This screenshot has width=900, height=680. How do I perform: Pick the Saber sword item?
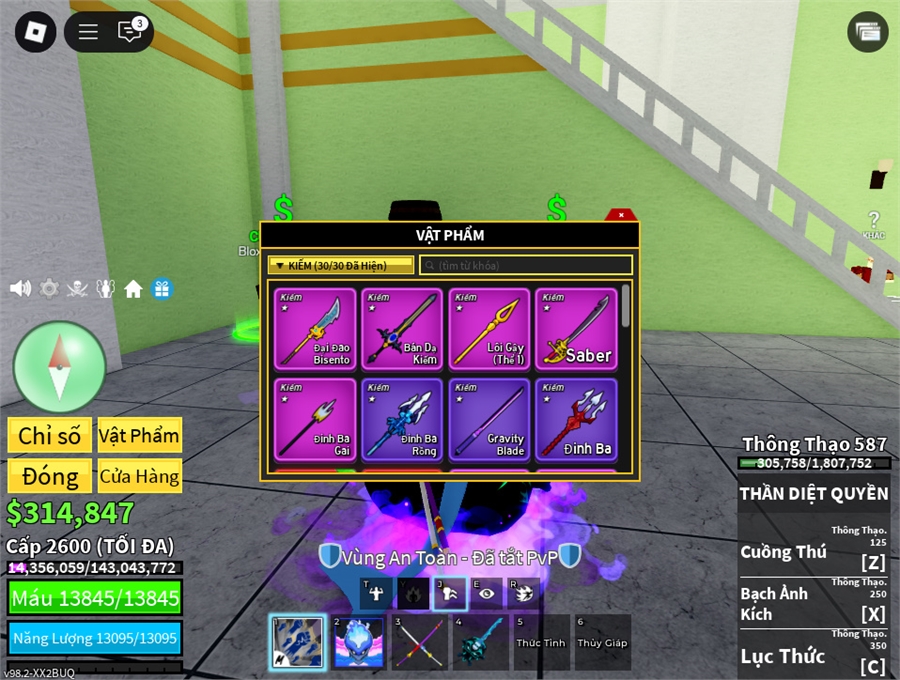576,329
